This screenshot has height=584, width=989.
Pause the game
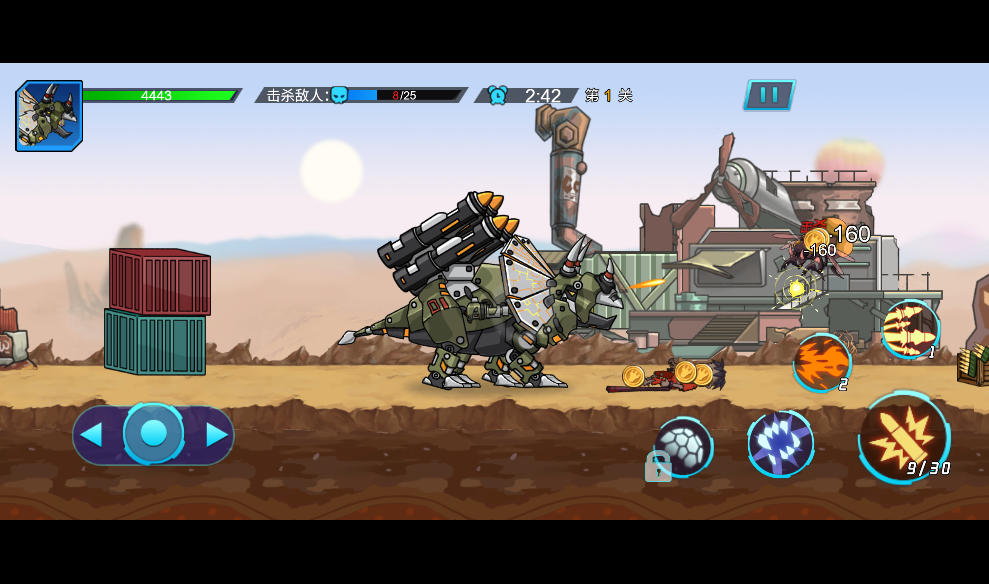[769, 95]
